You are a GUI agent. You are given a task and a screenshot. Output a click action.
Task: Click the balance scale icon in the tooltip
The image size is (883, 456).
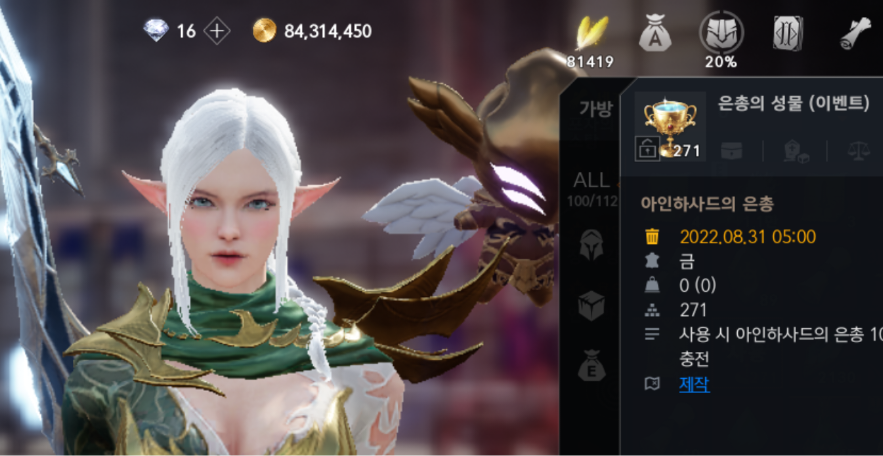(858, 151)
